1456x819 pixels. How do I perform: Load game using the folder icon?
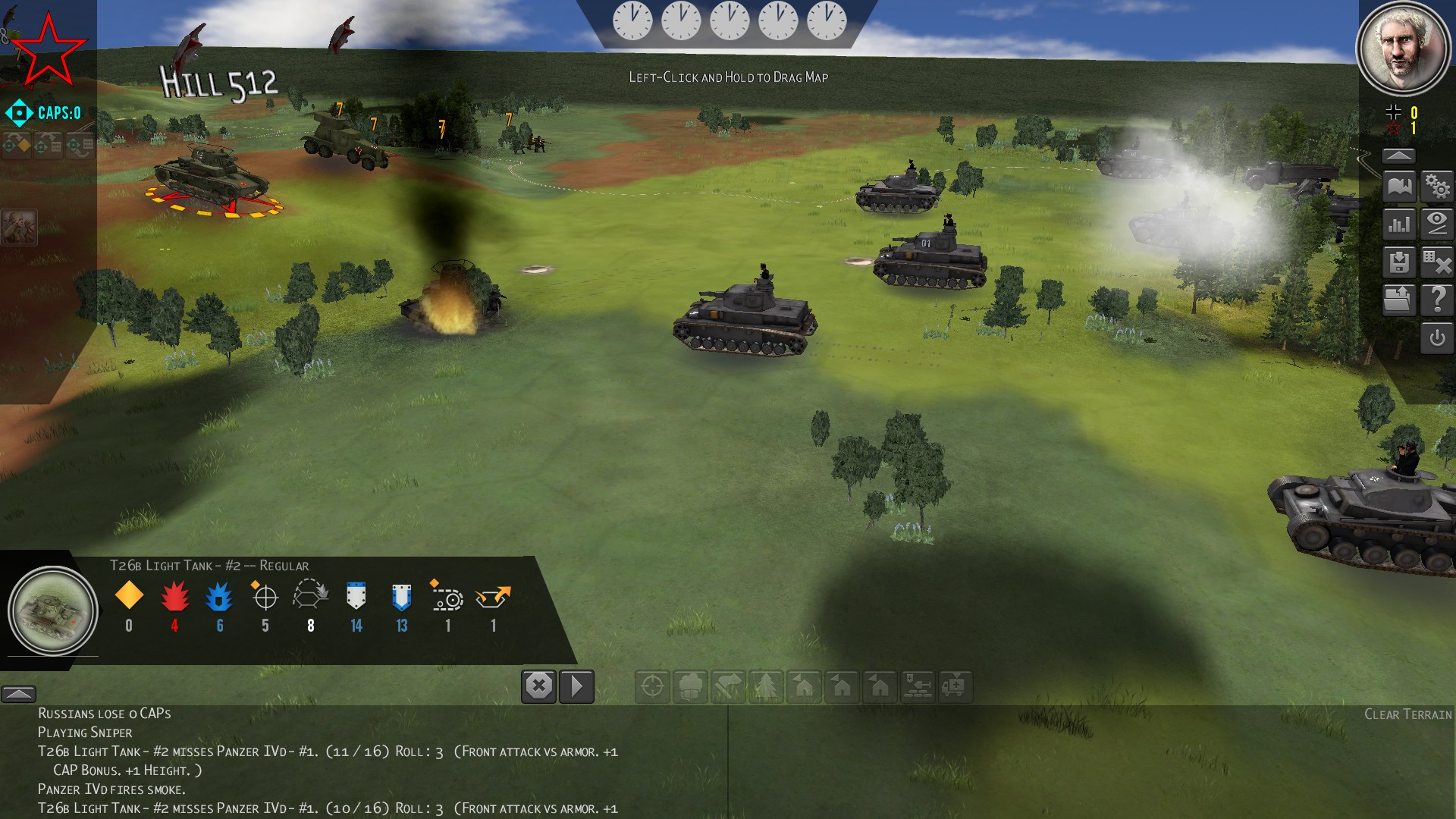1399,300
